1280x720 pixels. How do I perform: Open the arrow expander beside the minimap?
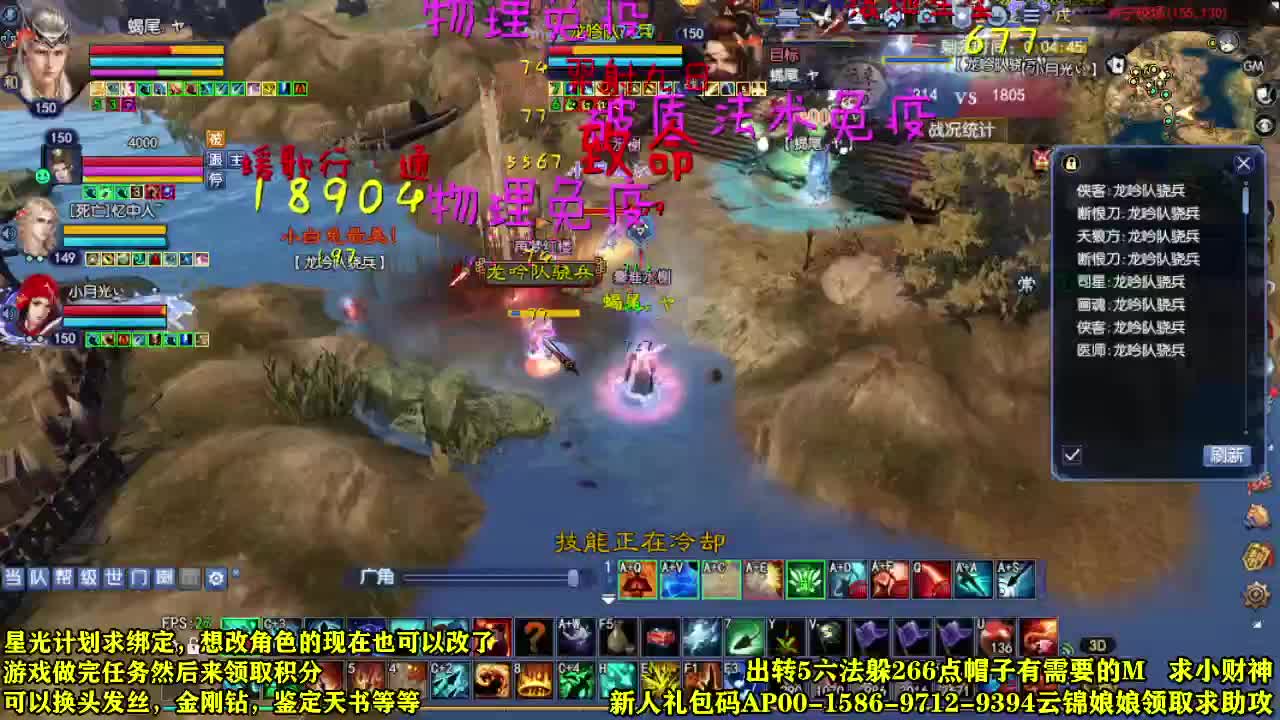click(x=1263, y=125)
